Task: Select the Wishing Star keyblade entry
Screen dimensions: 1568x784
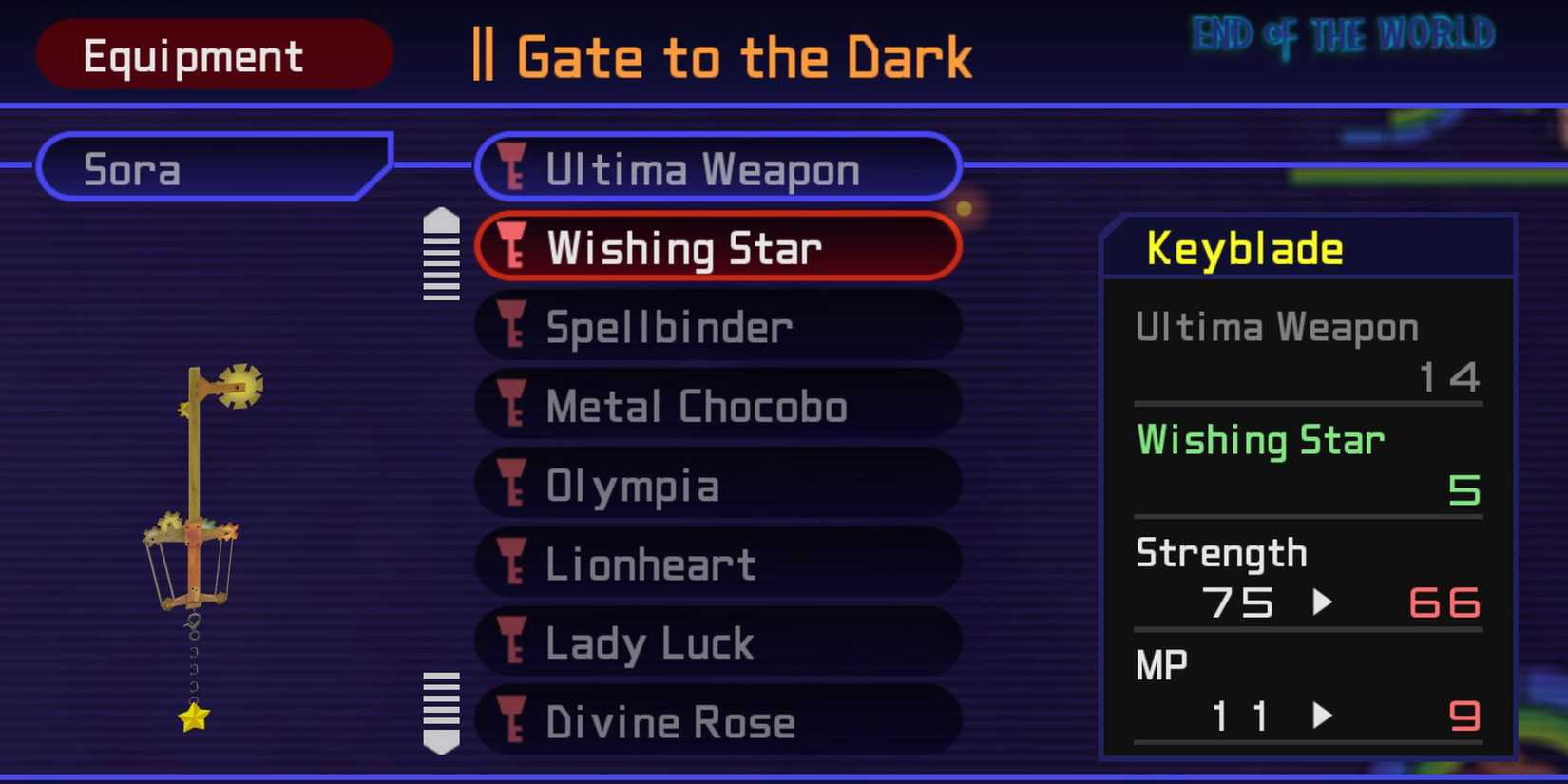Action: coord(717,247)
